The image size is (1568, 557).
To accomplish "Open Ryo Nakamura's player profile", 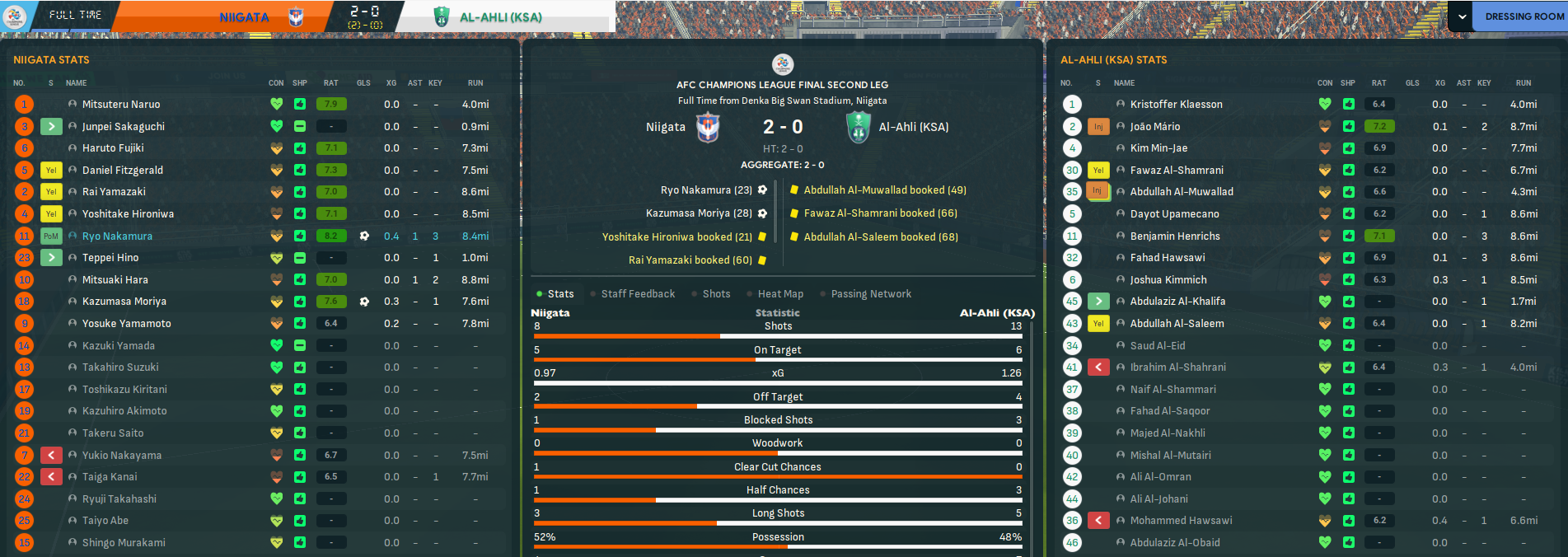I will point(117,236).
